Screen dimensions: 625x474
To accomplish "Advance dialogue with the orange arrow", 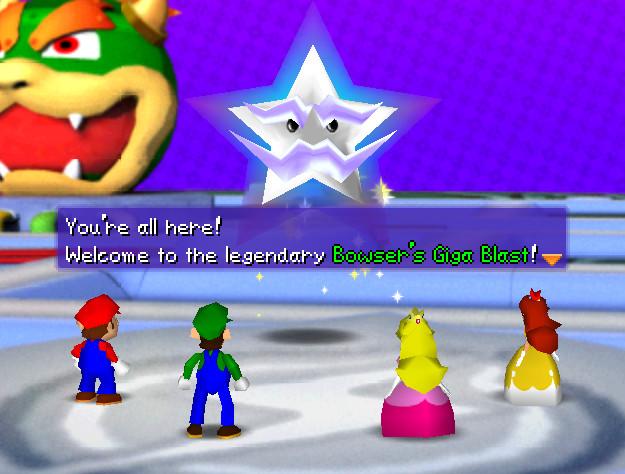I will coord(551,258).
